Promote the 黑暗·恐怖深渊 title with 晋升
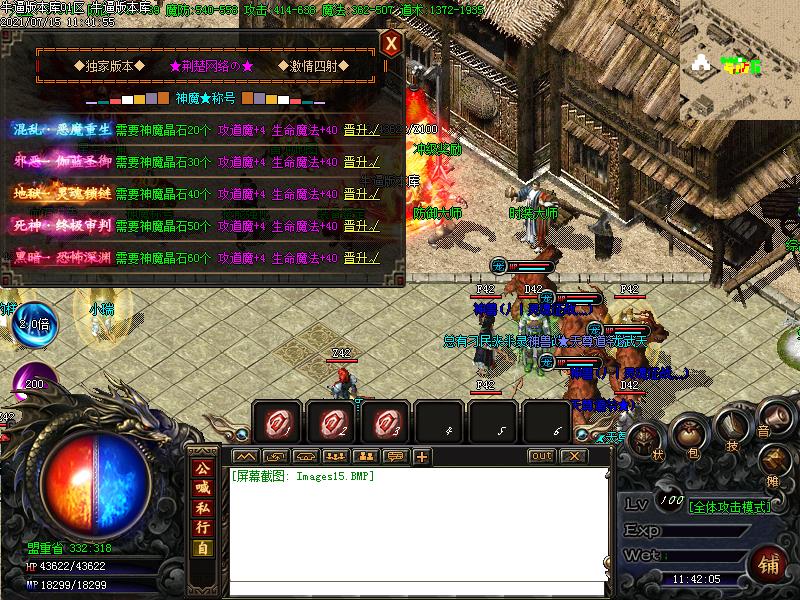Screen dimensions: 800x600 tap(360, 257)
